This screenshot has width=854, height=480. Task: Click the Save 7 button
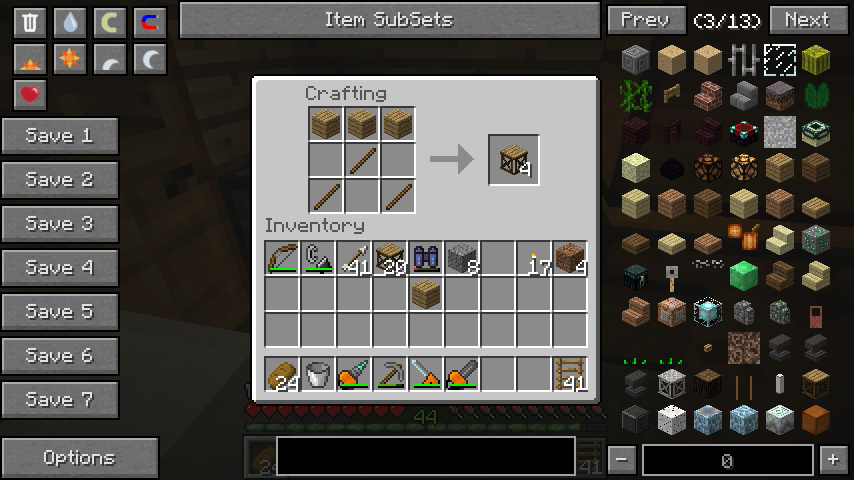[x=60, y=400]
